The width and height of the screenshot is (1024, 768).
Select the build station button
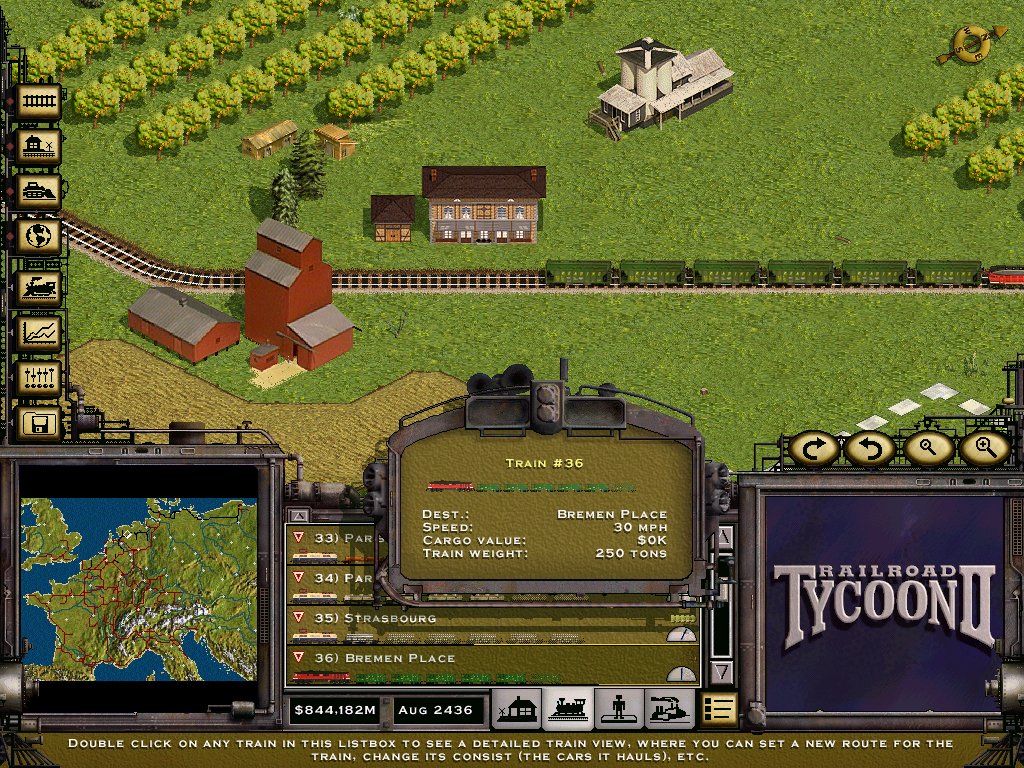(38, 147)
